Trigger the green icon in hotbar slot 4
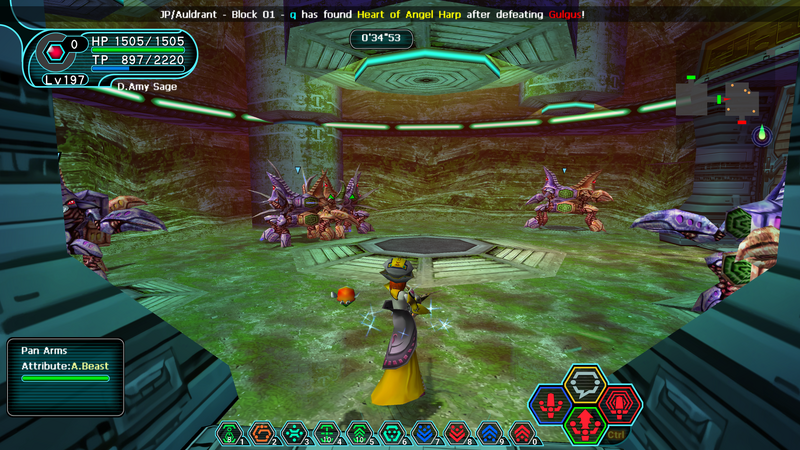This screenshot has width=800, height=450. [x=327, y=435]
